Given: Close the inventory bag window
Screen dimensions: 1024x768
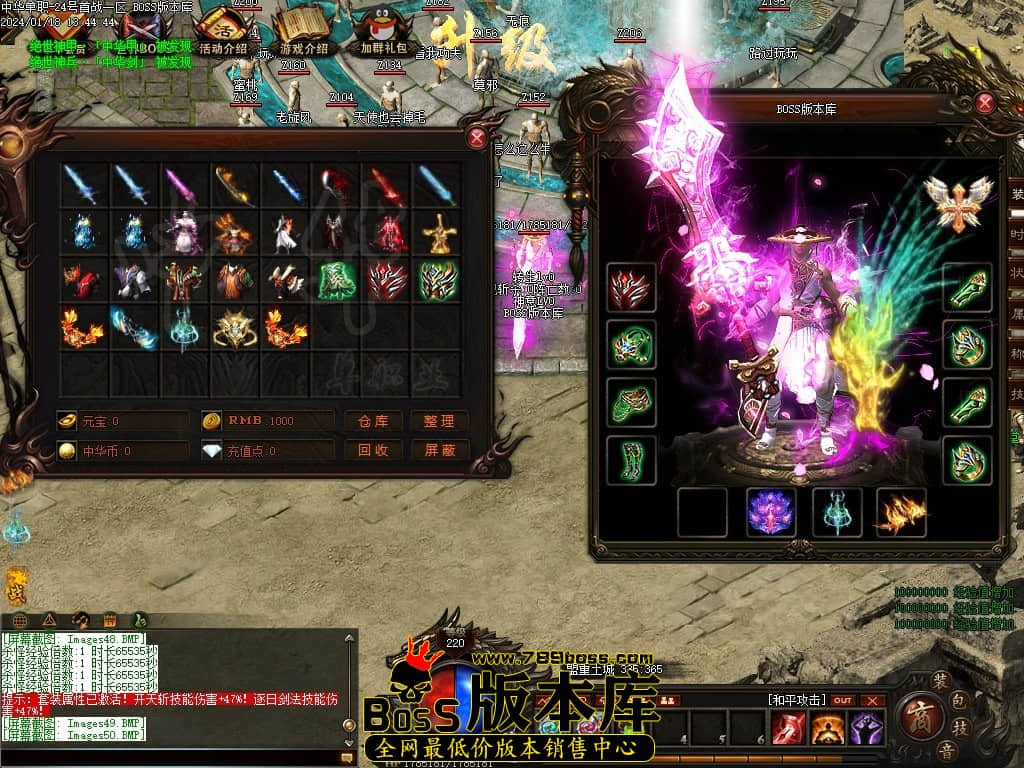Looking at the screenshot, I should pos(477,138).
